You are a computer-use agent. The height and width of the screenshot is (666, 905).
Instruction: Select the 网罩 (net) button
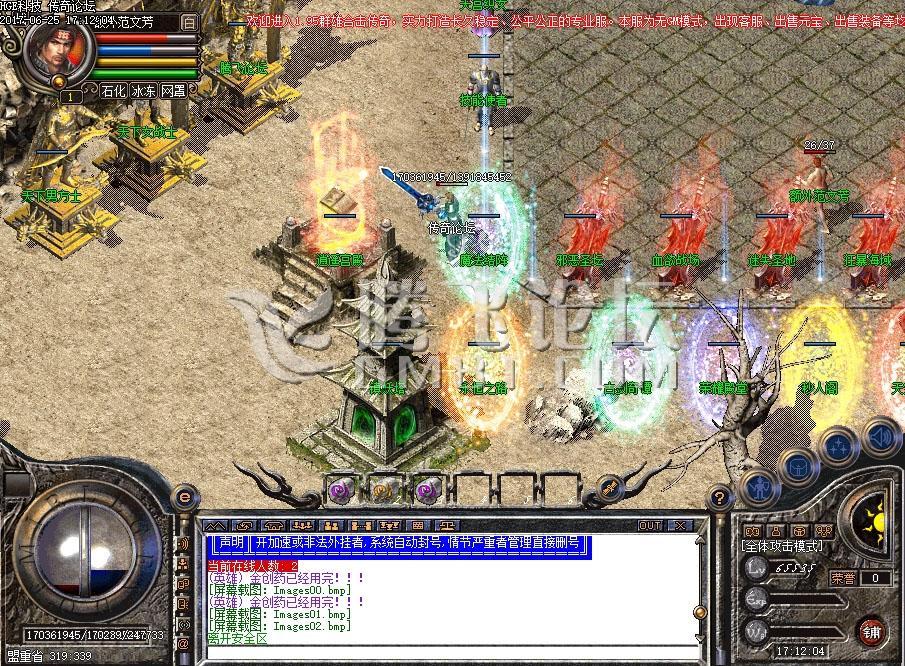click(173, 90)
